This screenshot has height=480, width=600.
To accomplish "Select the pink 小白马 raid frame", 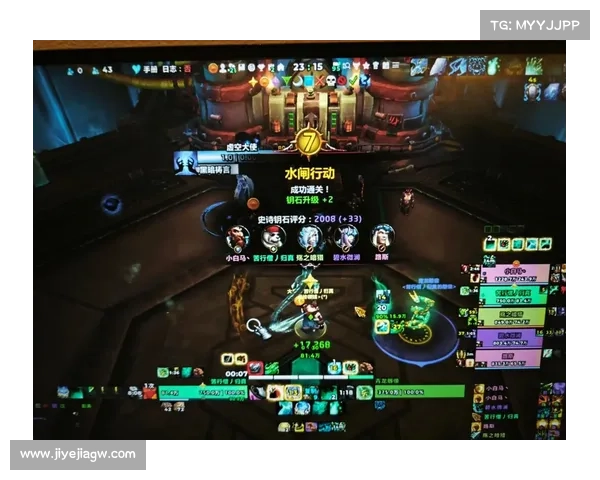I will (515, 273).
